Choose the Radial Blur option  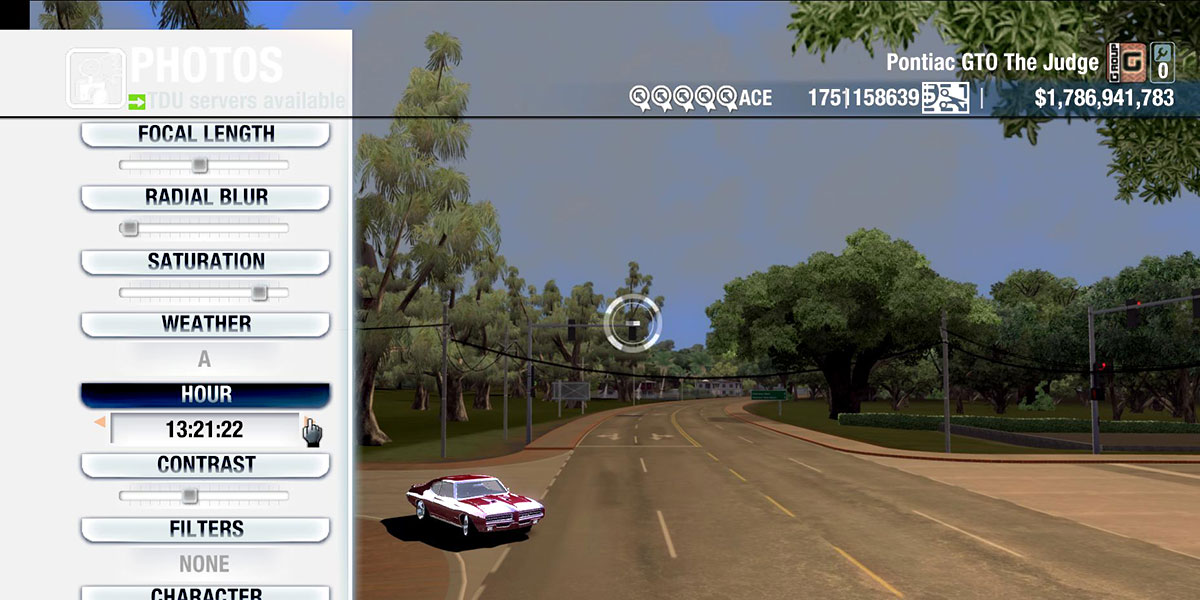pos(205,197)
